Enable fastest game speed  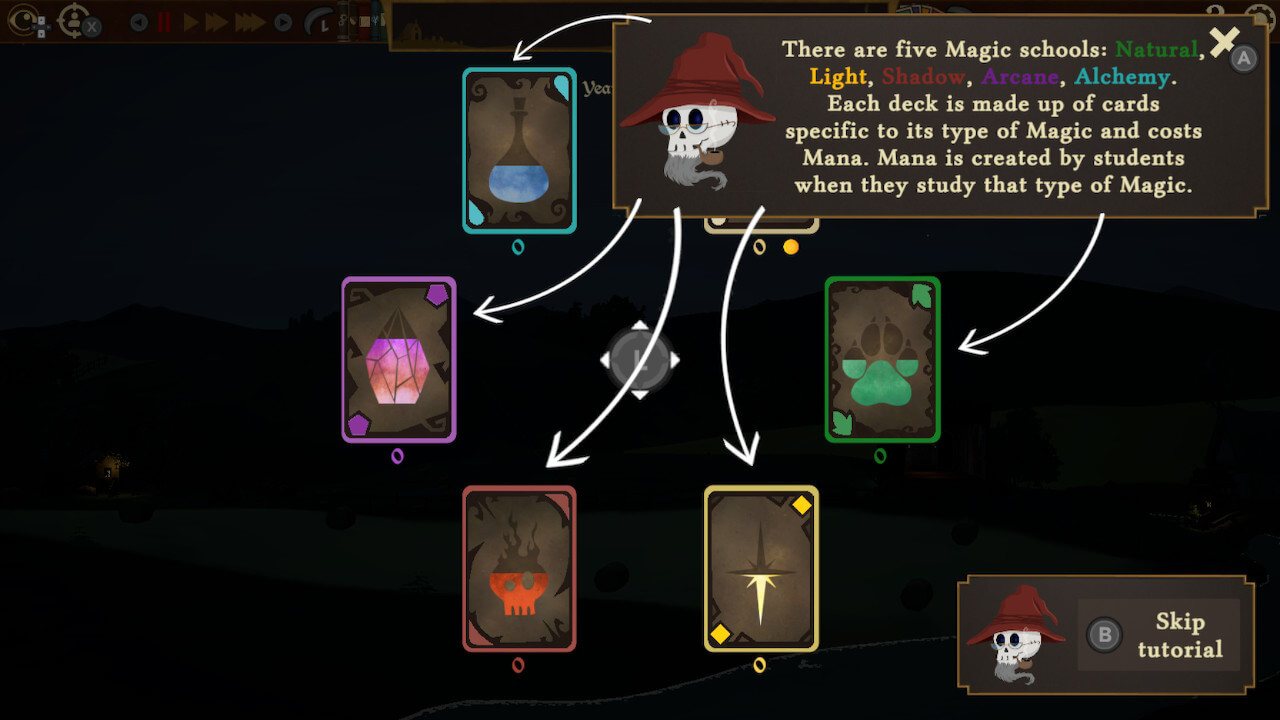tap(249, 21)
